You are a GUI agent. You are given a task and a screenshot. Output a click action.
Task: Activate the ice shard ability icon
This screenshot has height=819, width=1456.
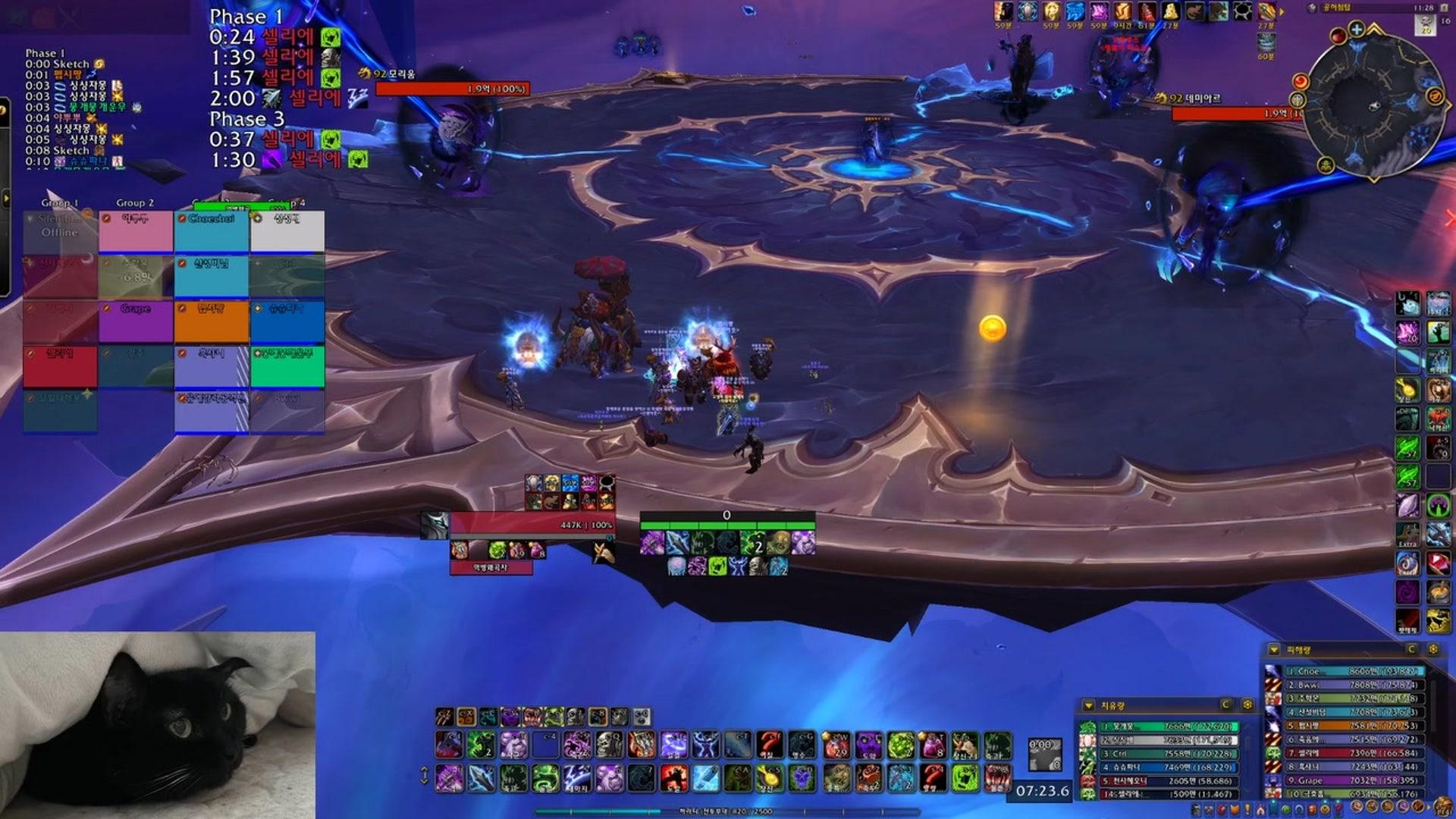click(x=706, y=779)
